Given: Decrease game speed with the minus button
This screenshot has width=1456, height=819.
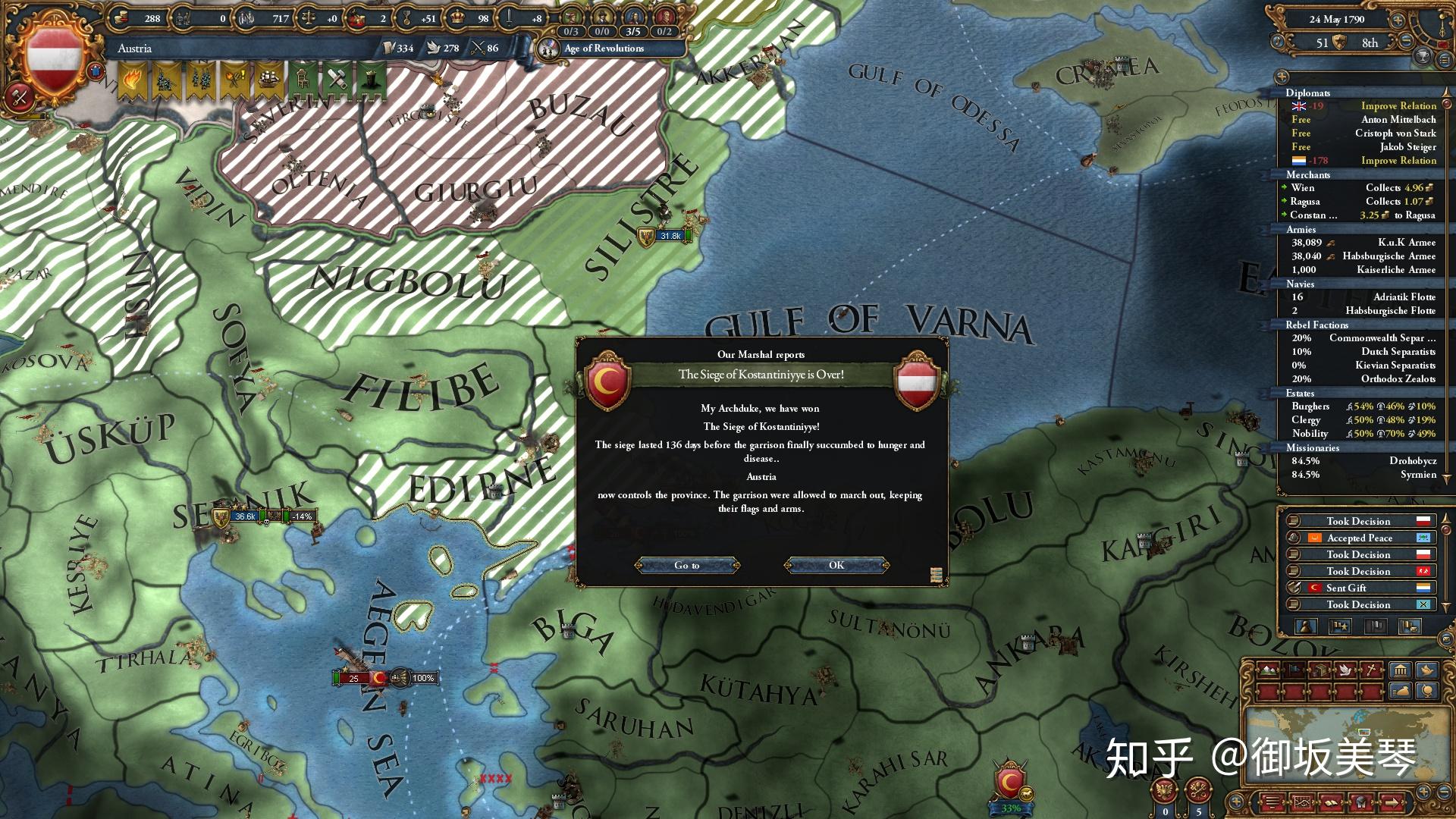Looking at the screenshot, I should point(1407,42).
